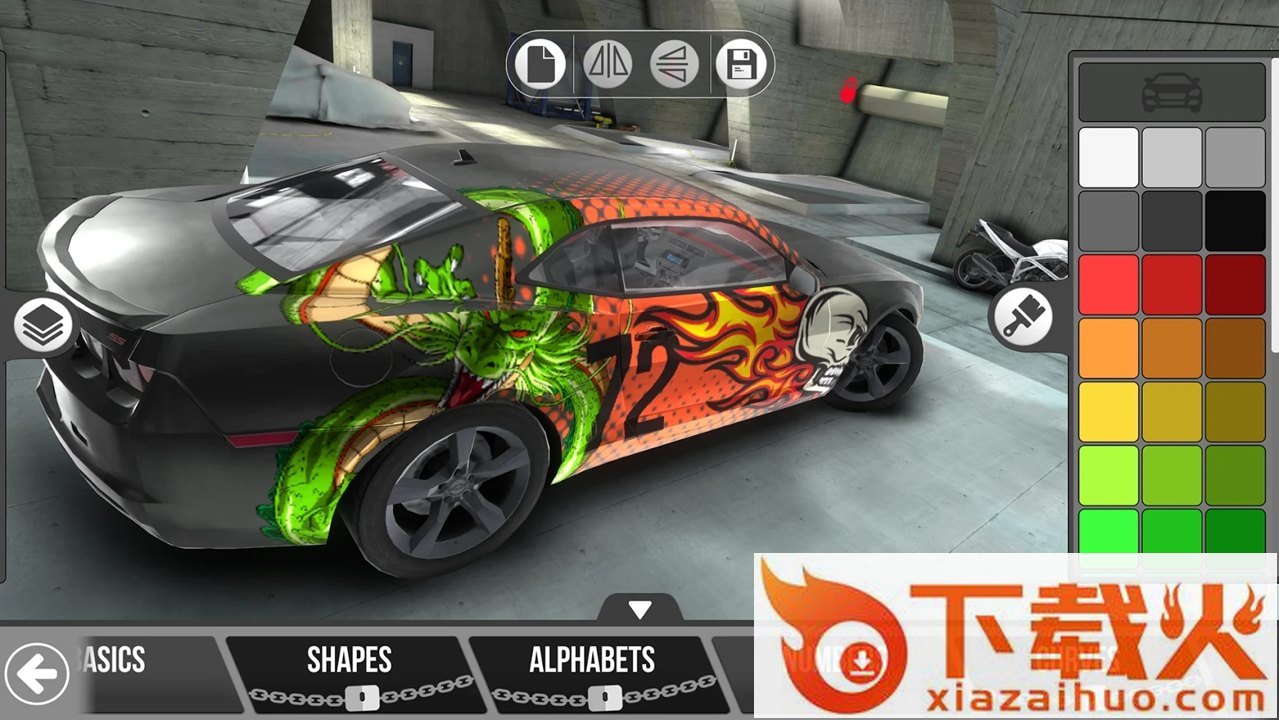Activate the vertical mirror flip tool

[674, 65]
